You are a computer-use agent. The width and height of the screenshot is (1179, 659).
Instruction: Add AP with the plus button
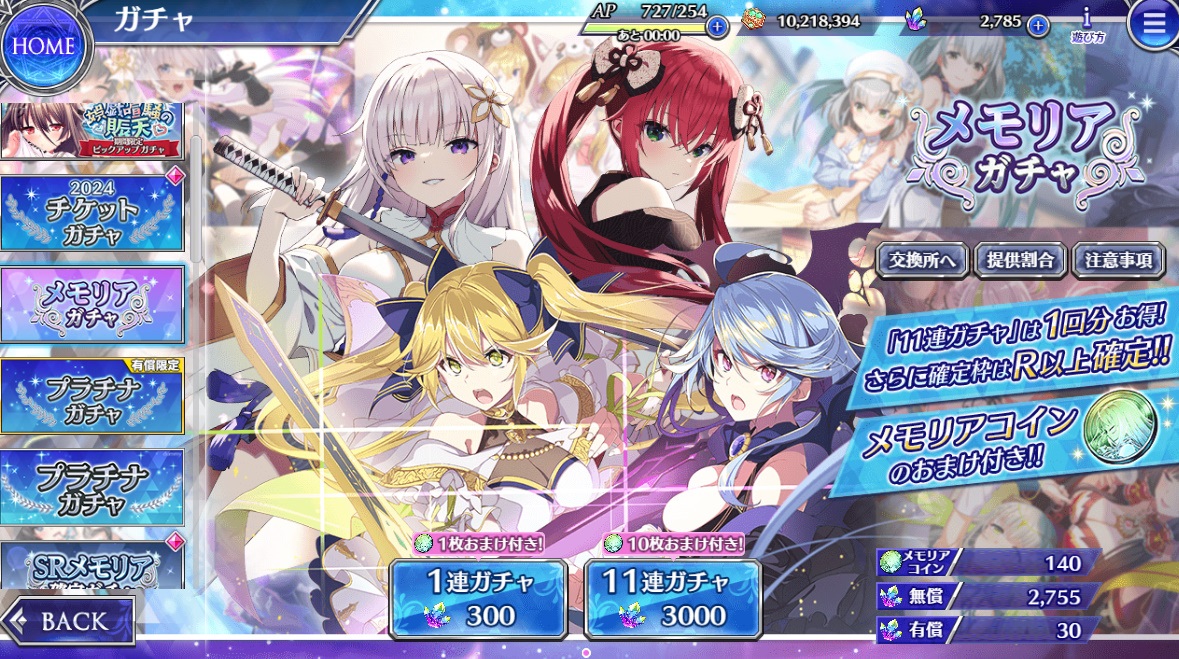coord(717,26)
